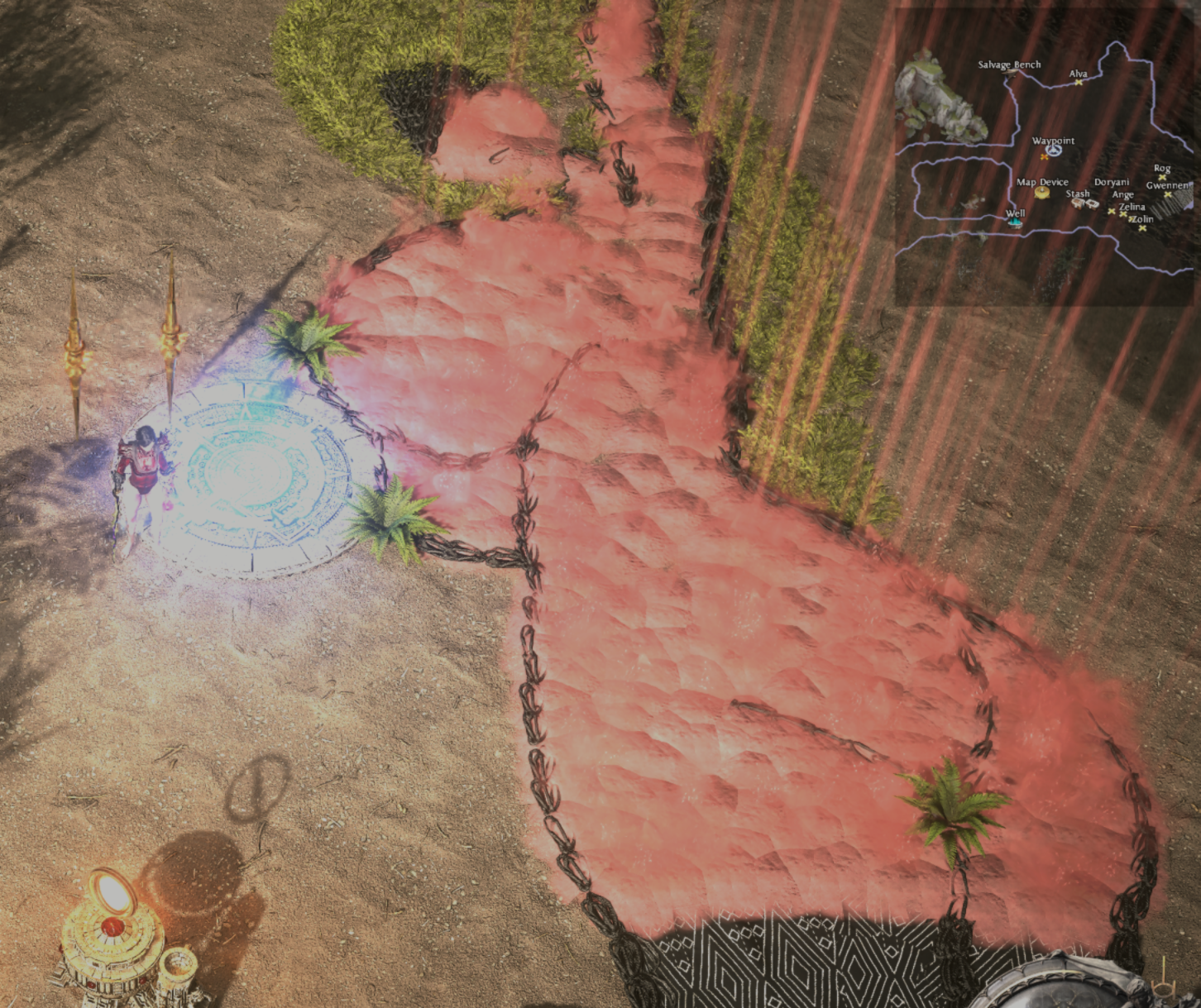Click the Waypoint icon on the minimap
1201x1008 pixels.
pos(1054,150)
